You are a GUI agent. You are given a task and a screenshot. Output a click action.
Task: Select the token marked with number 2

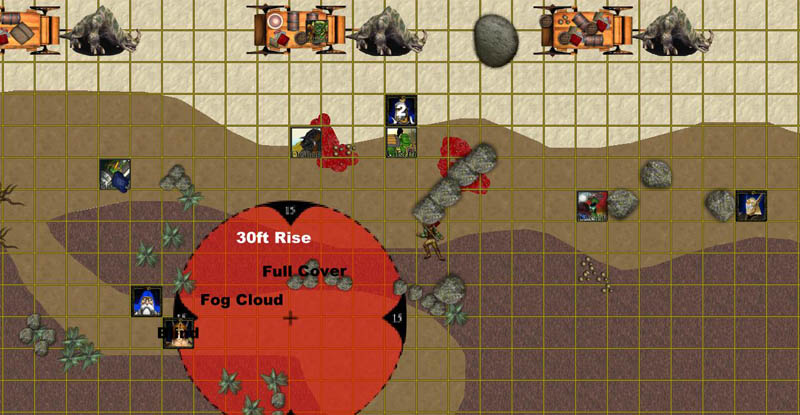coord(401,109)
